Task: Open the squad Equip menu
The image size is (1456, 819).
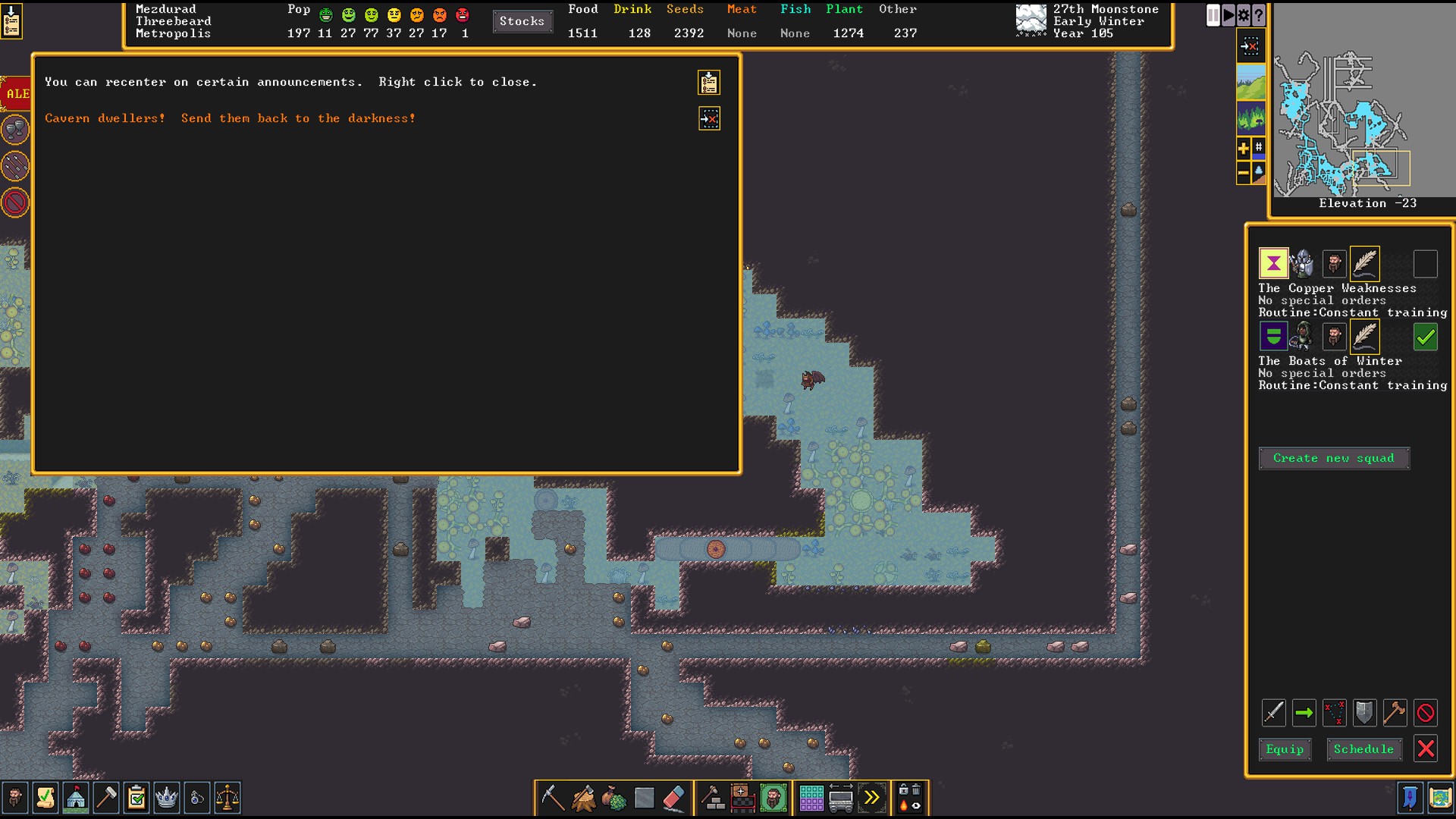Action: click(x=1285, y=749)
